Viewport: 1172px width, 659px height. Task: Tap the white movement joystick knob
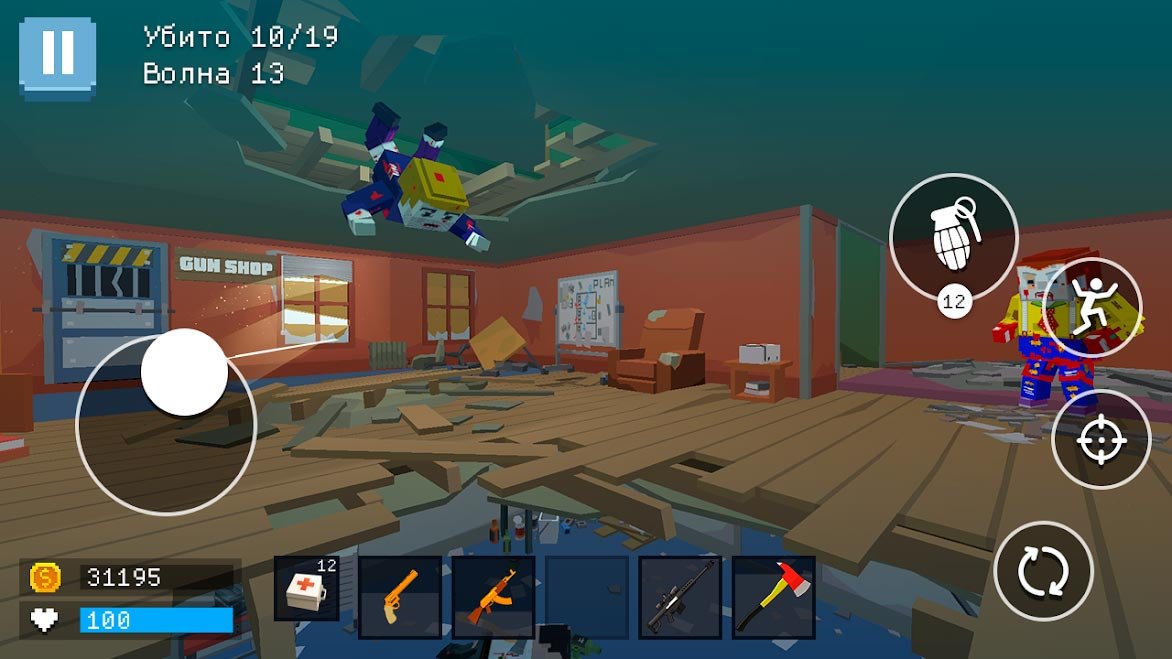[185, 372]
